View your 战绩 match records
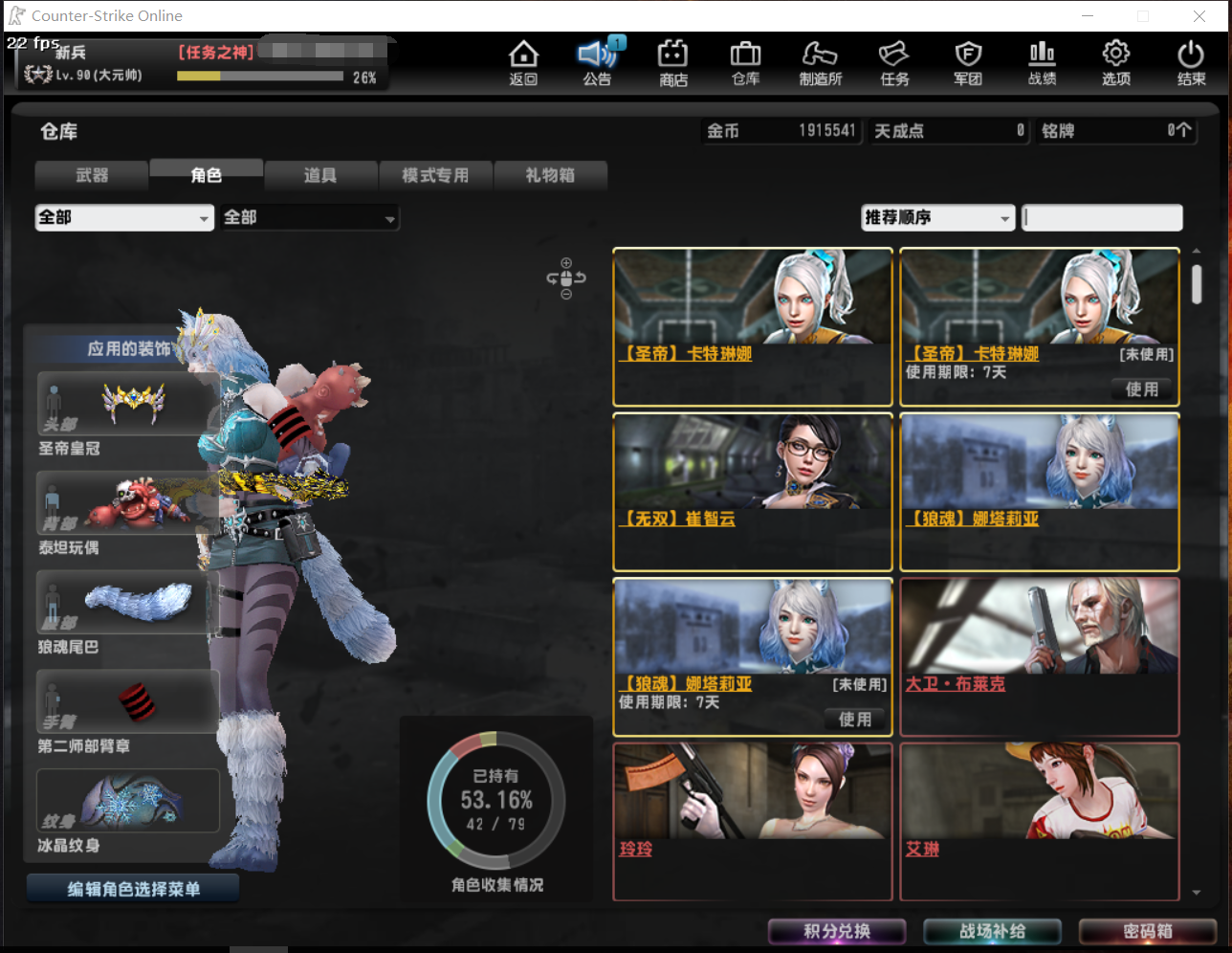This screenshot has height=953, width=1232. coord(1041,62)
